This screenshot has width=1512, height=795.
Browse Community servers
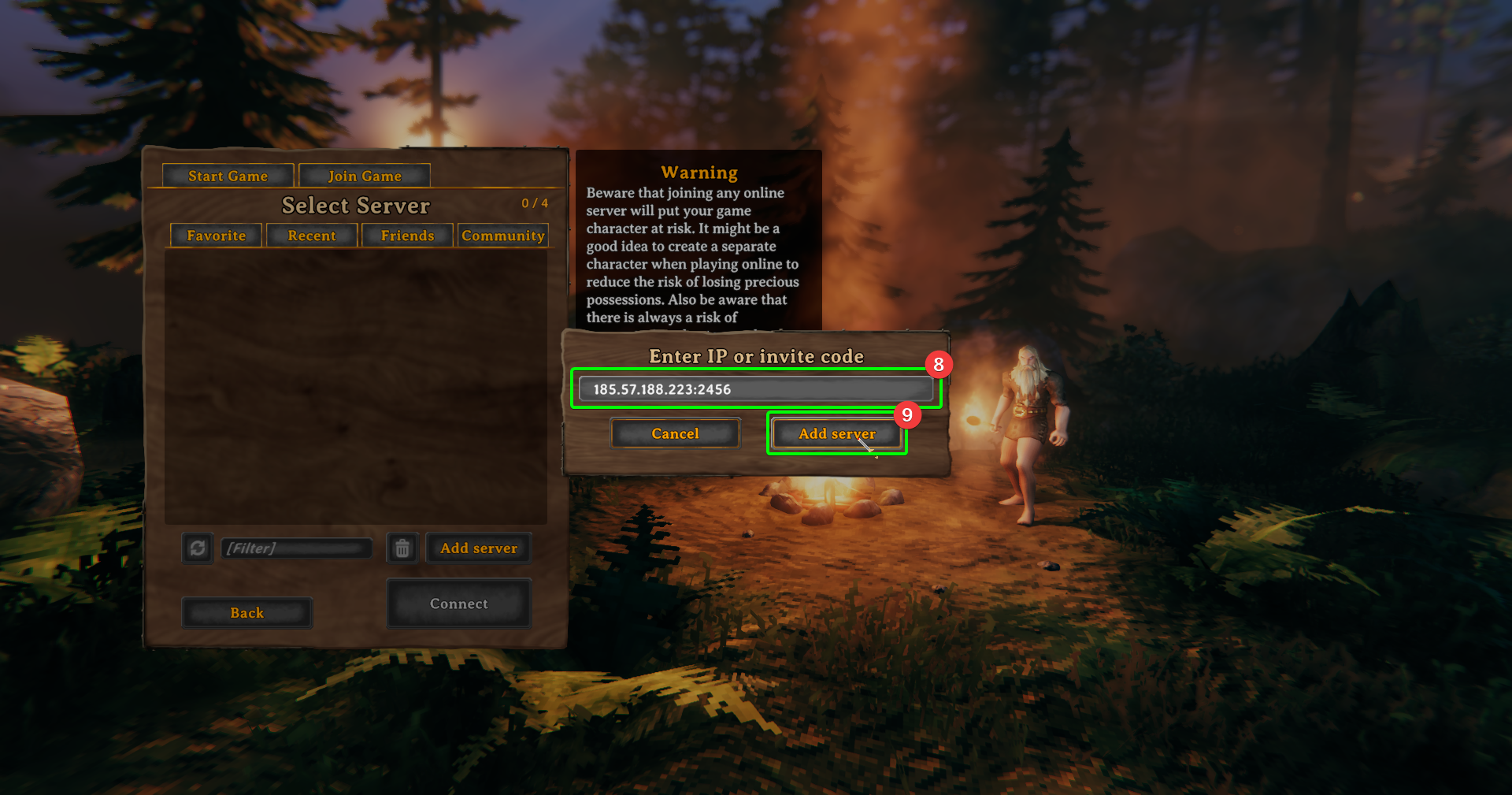502,235
